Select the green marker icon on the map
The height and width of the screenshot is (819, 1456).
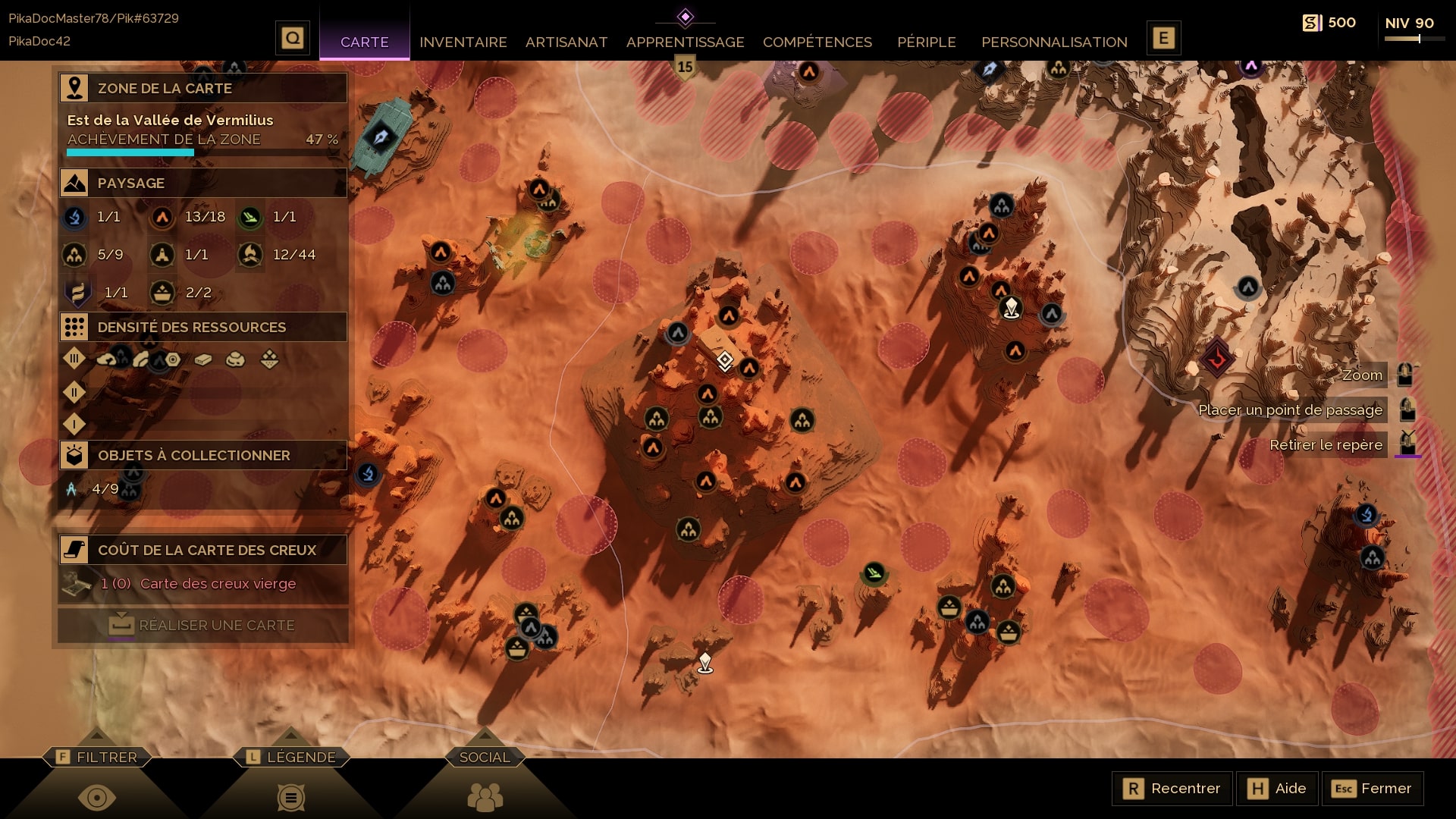coord(874,573)
